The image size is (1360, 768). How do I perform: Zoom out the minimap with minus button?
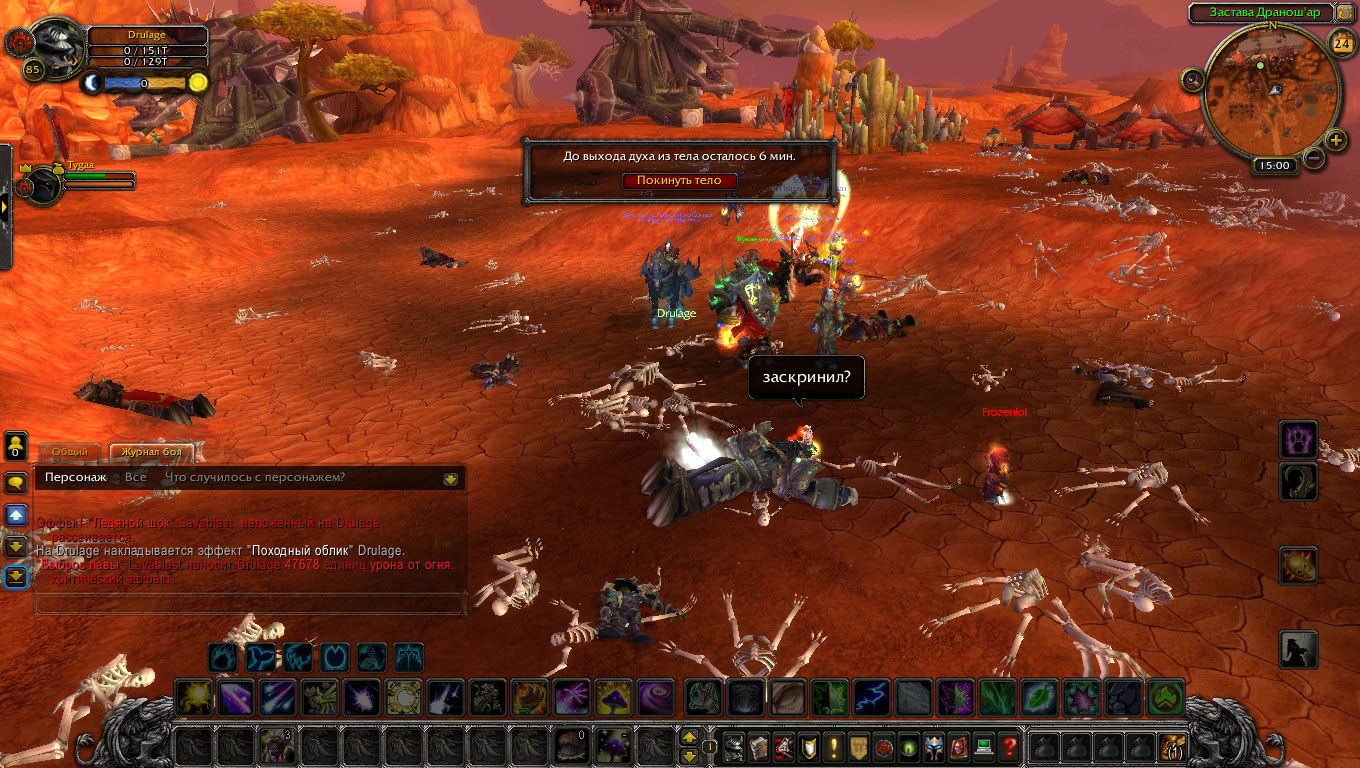pos(1314,158)
